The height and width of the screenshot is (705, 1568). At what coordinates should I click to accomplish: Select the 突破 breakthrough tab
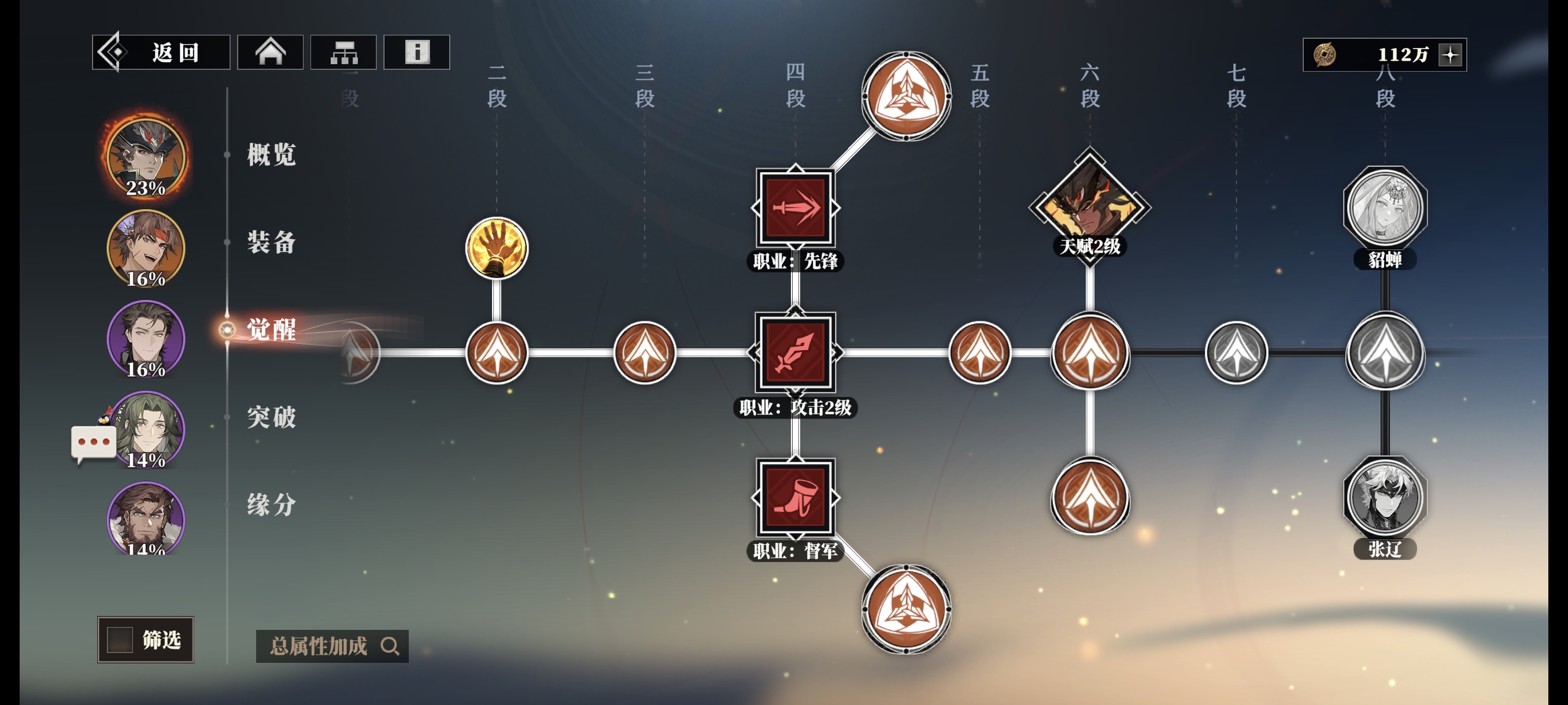point(272,417)
